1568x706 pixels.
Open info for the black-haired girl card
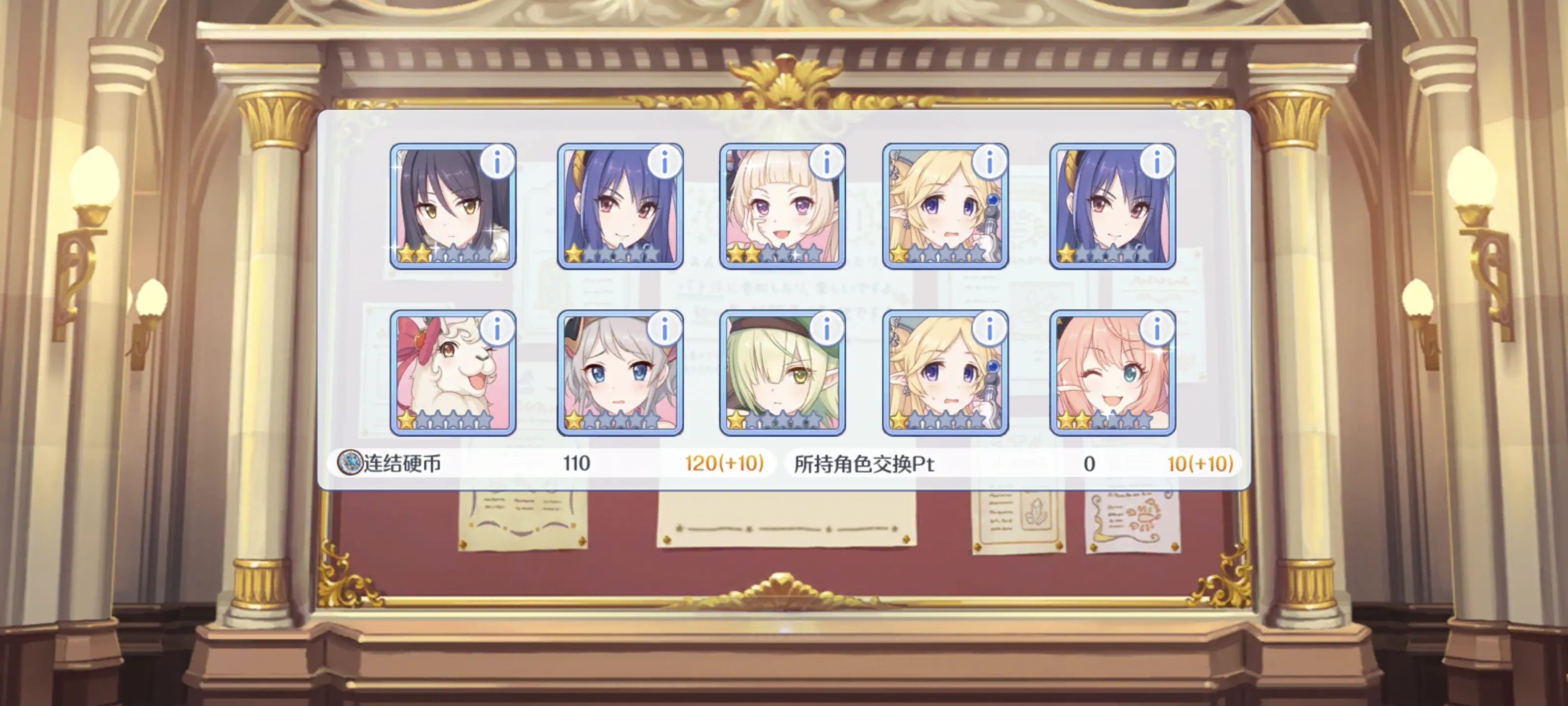(x=497, y=162)
